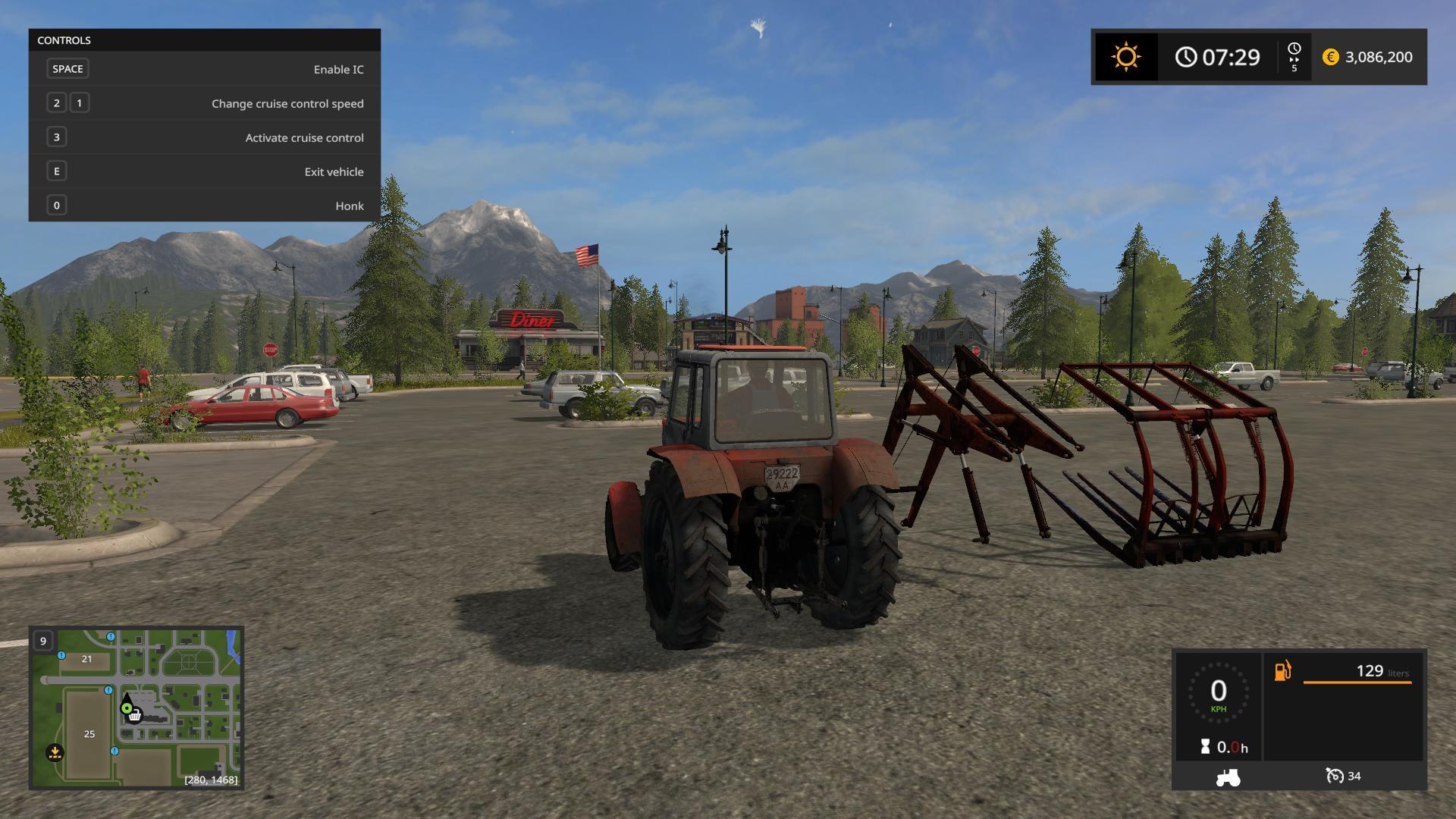Select the yellow marker on the minimap
This screenshot has width=1456, height=819.
(55, 752)
